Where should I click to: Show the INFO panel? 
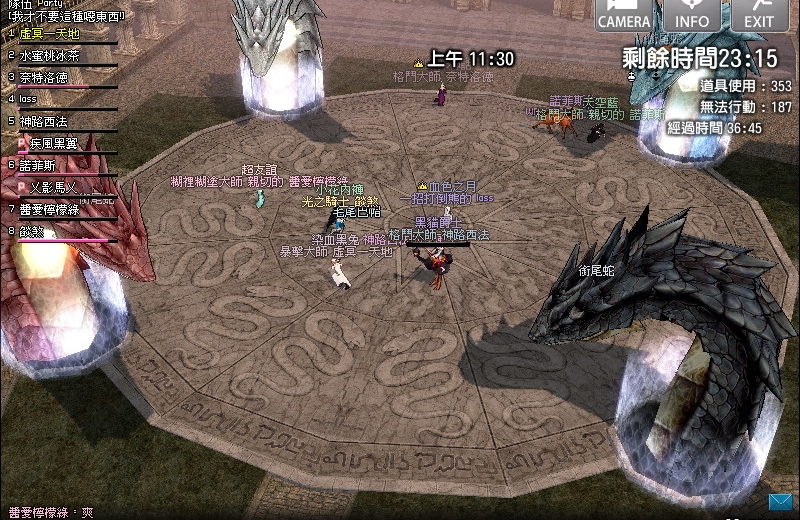(692, 15)
